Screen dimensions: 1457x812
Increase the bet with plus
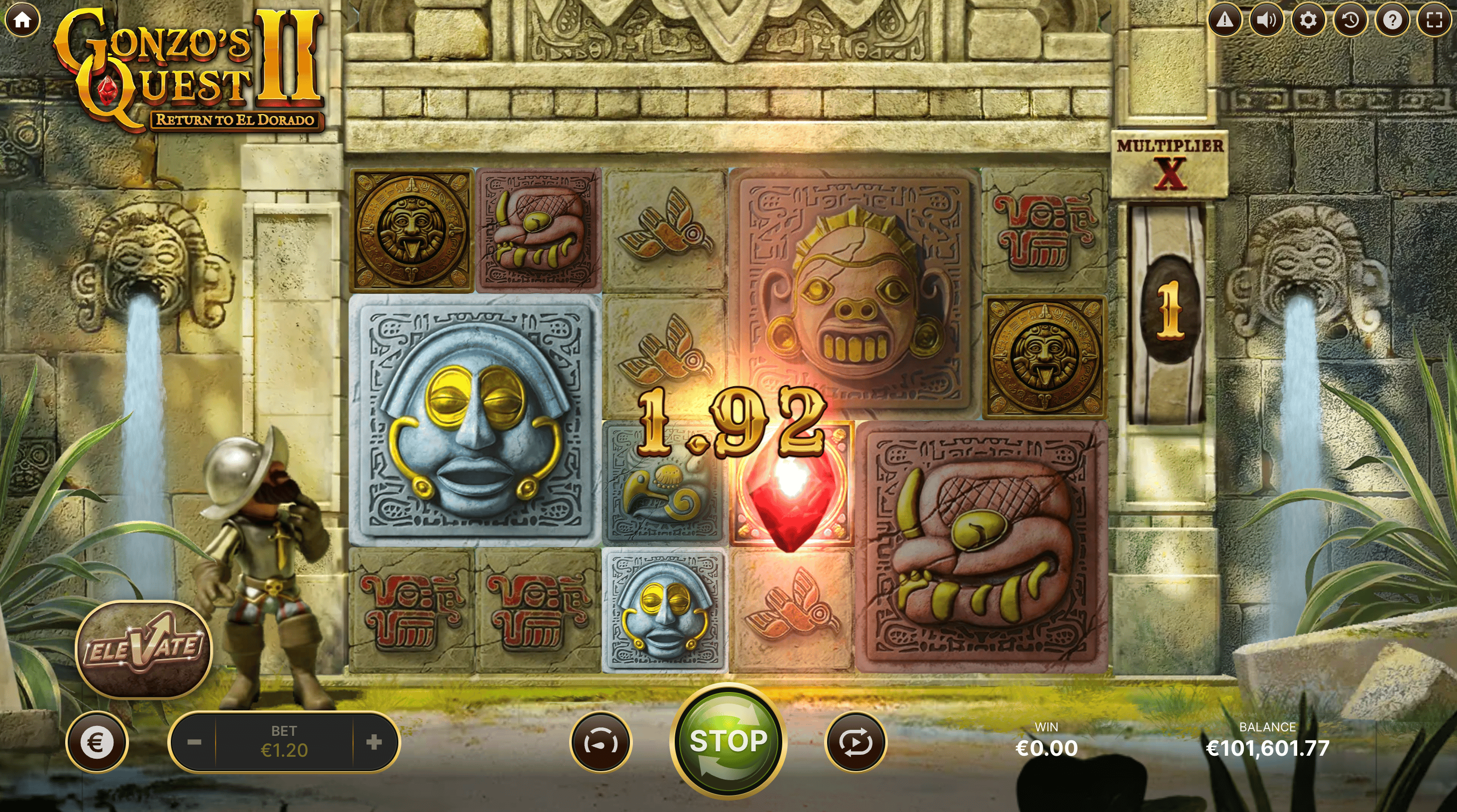(x=374, y=742)
